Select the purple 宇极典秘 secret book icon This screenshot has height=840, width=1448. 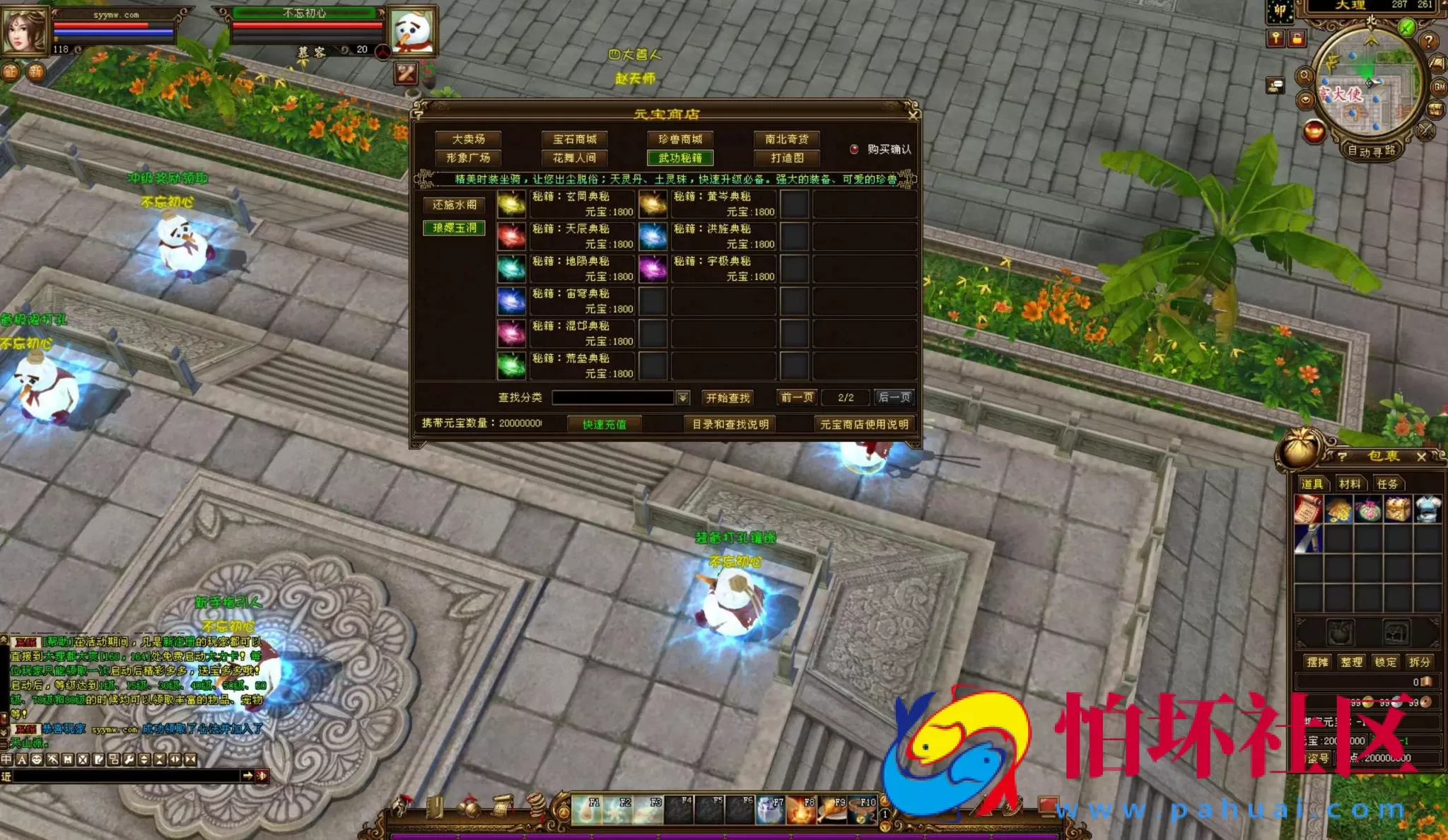pos(653,269)
